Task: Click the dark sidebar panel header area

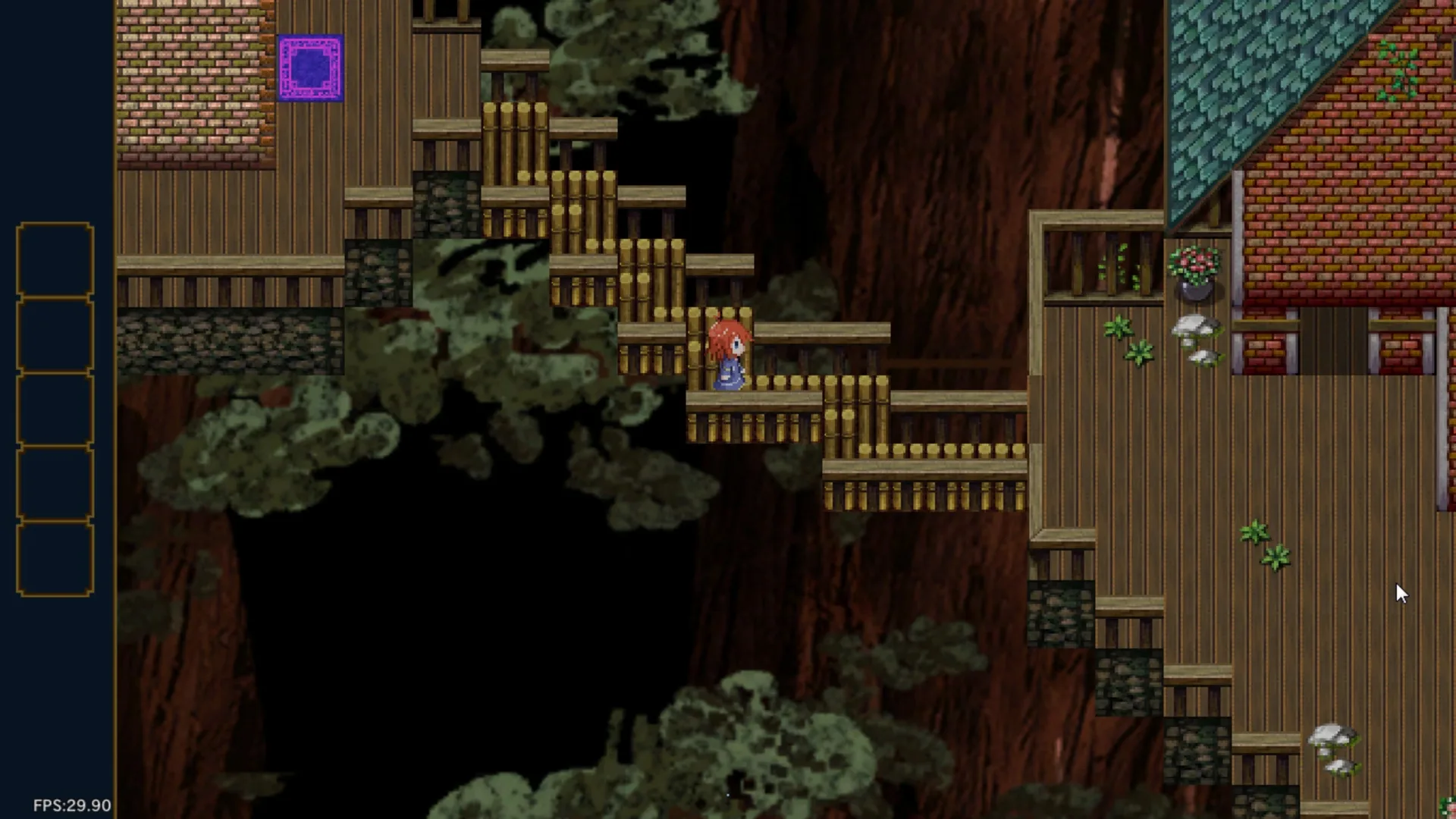Action: [53, 114]
